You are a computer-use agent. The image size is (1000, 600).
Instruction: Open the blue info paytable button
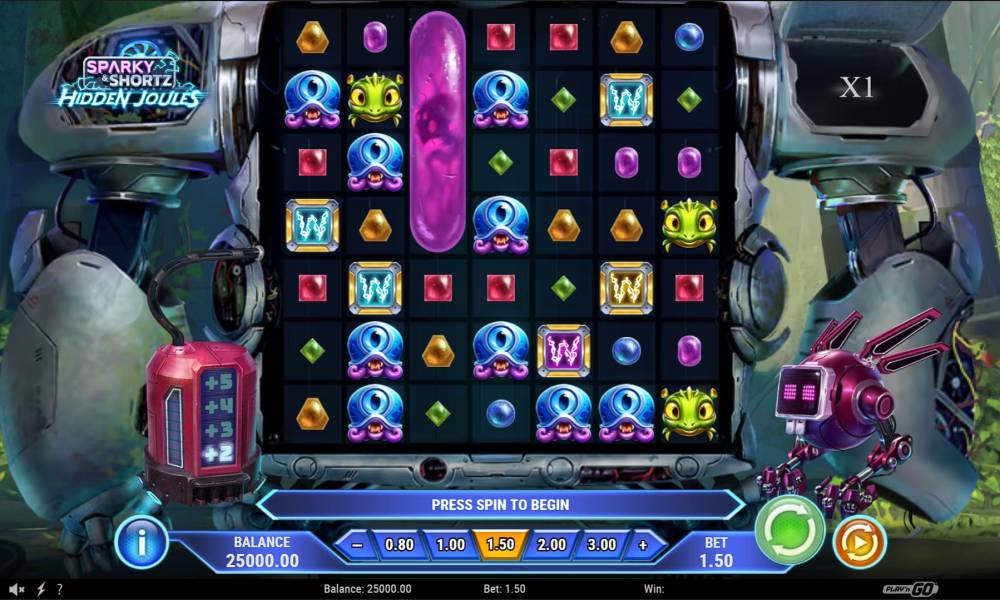[141, 543]
